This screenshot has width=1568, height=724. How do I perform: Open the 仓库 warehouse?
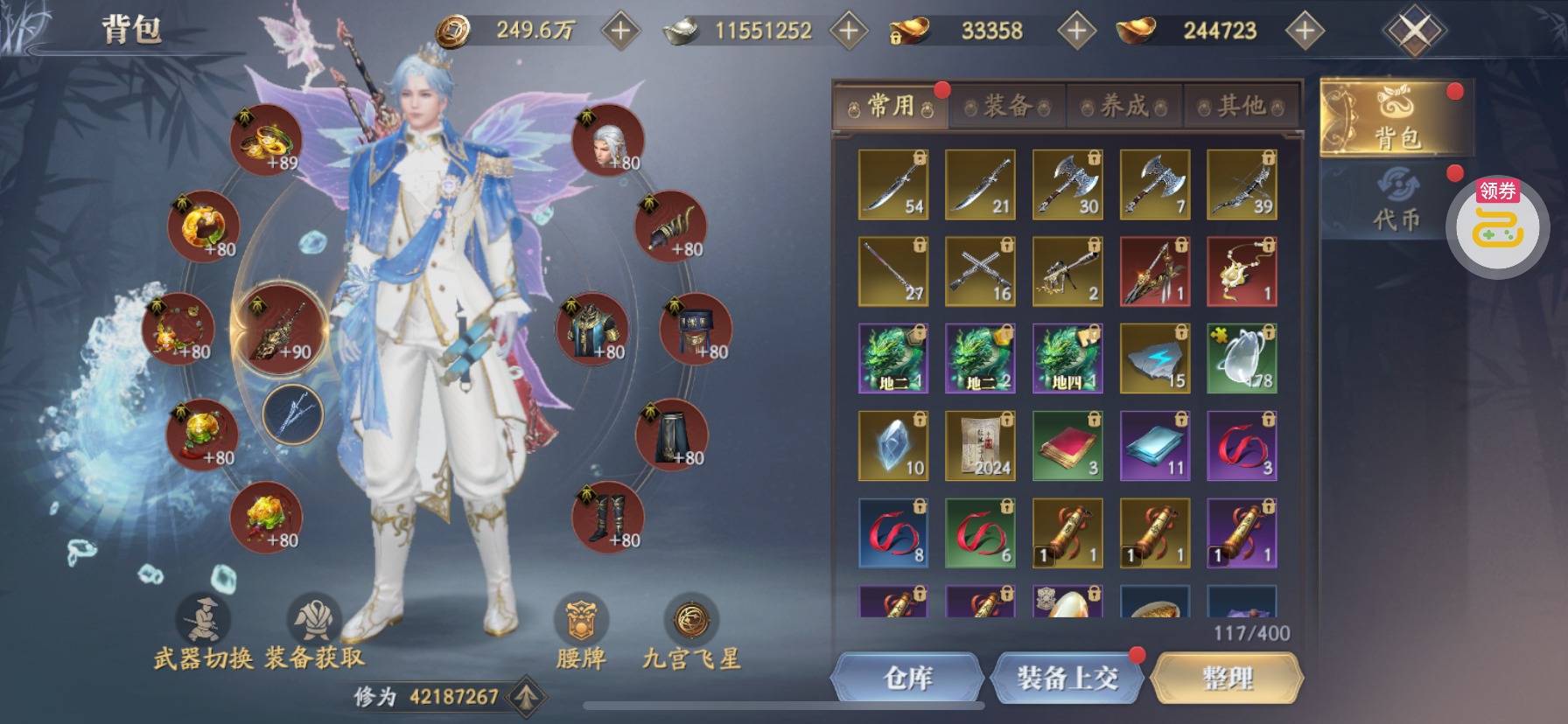tap(907, 678)
